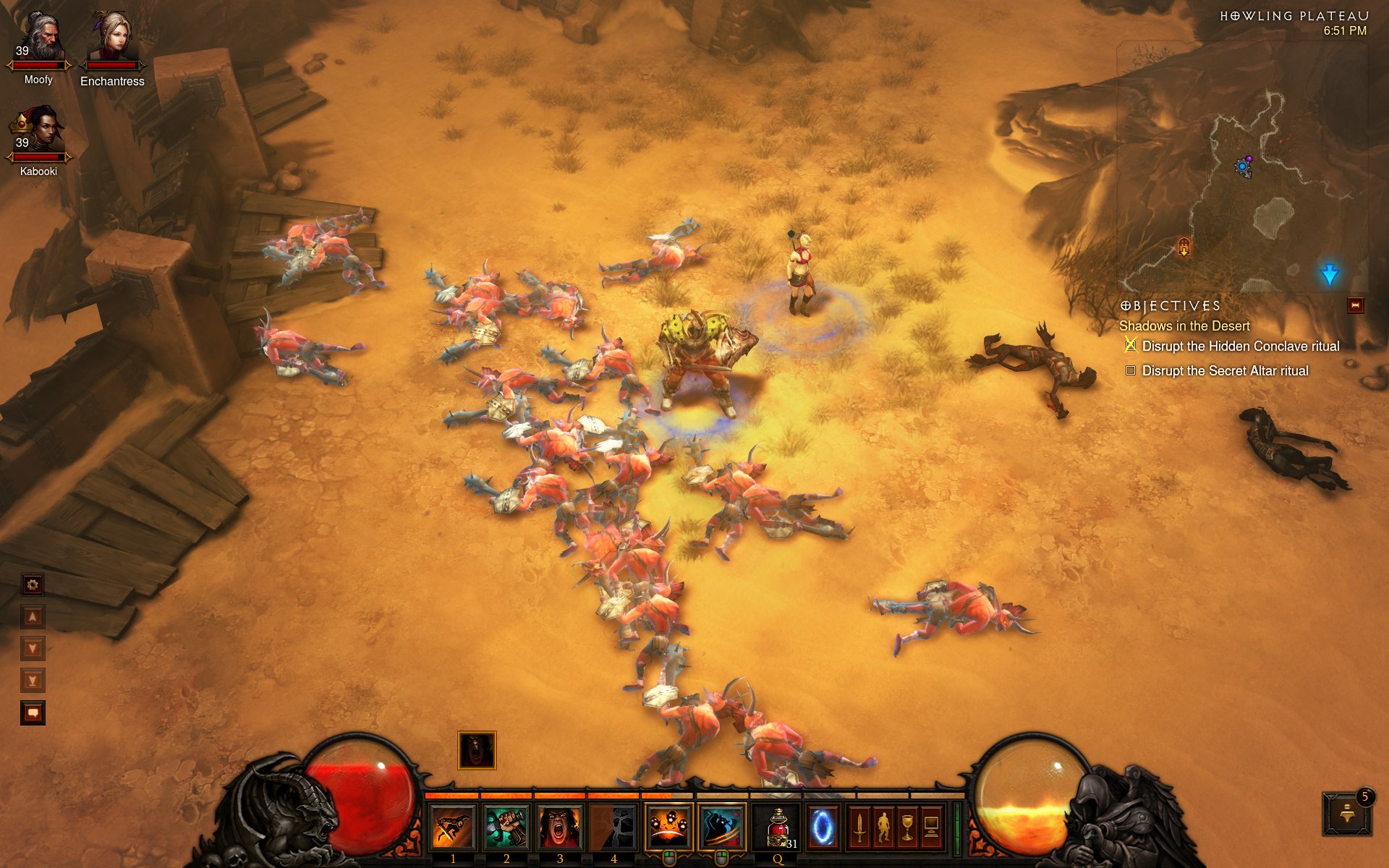Screen dimensions: 1389x868
Task: Click the completed Hidden Conclave ritual checkbox
Action: [1130, 346]
